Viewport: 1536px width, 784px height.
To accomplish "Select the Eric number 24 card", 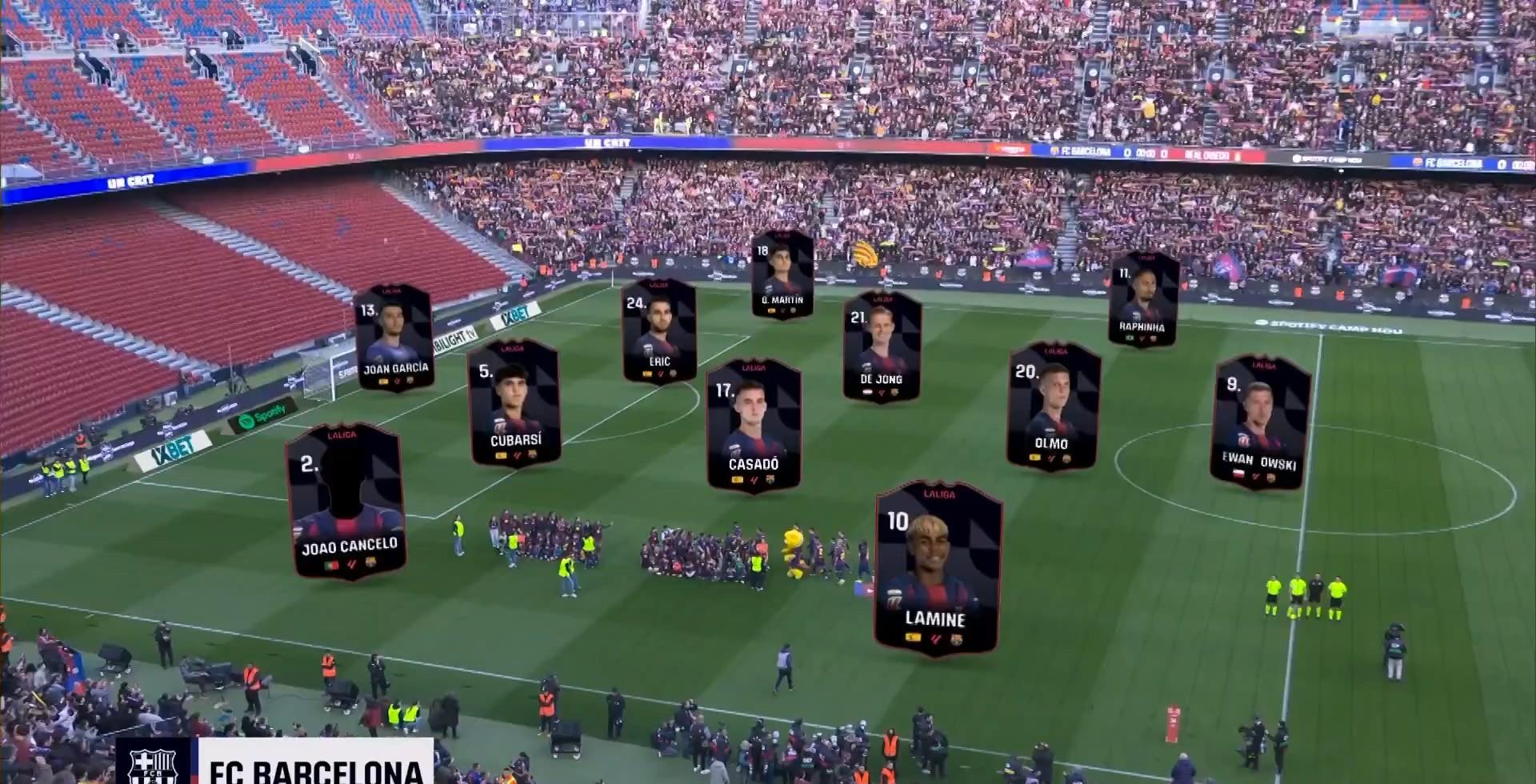I will tap(659, 330).
